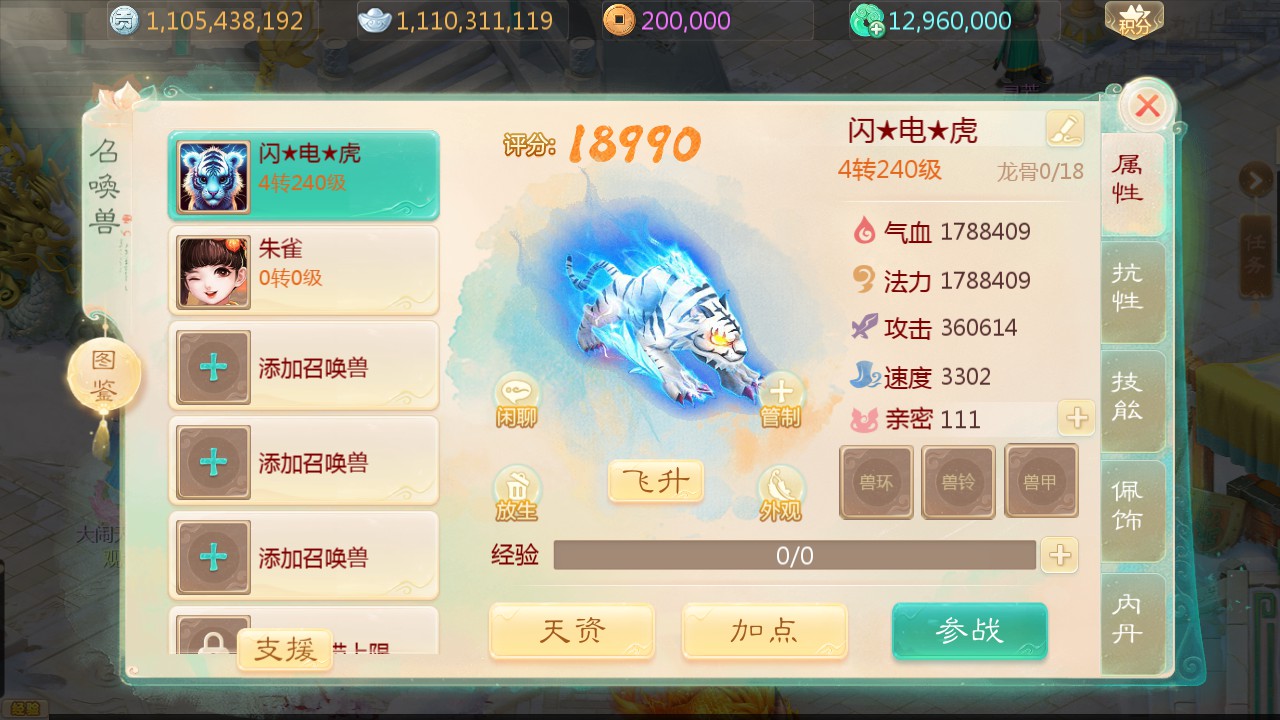
Task: Click the green 参战 battle button
Action: pyautogui.click(x=968, y=631)
